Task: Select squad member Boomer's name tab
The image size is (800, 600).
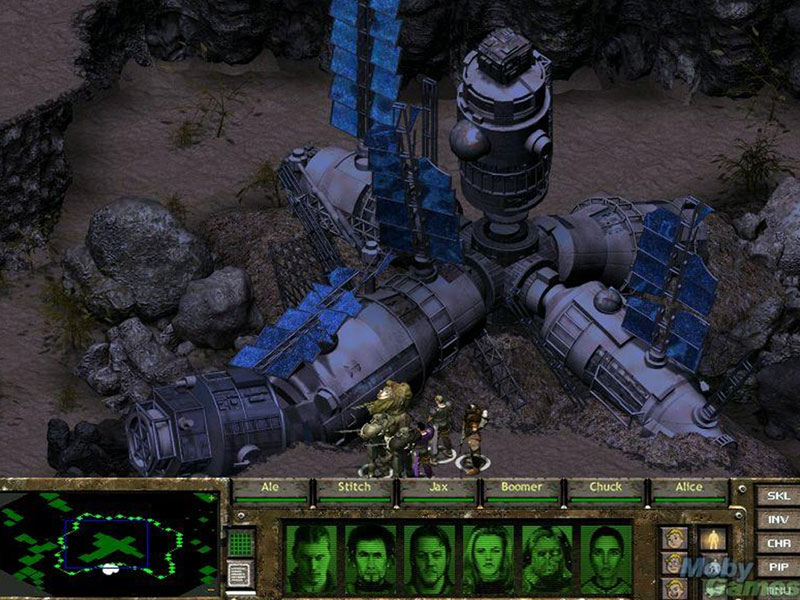Action: pyautogui.click(x=522, y=488)
